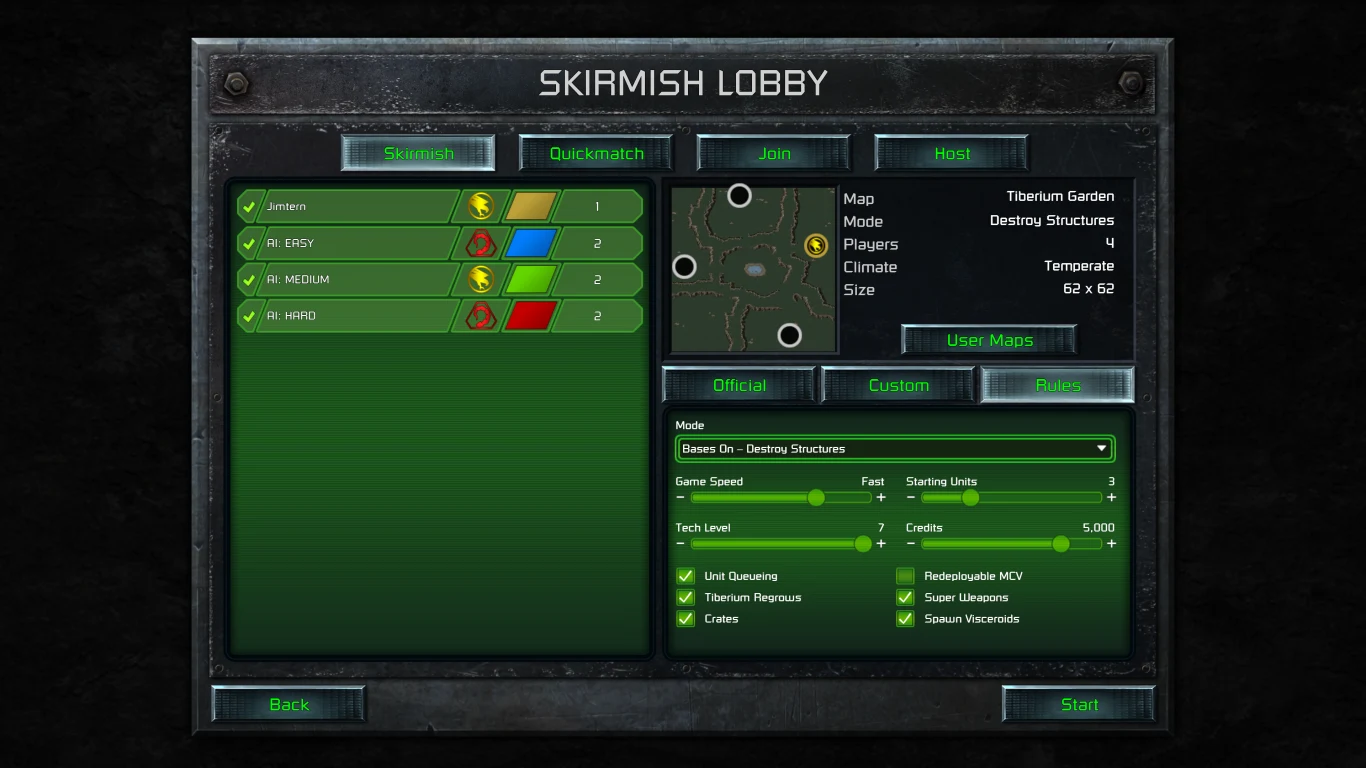1366x768 pixels.
Task: Click Jimtern's tan color swatch
Action: 528,206
